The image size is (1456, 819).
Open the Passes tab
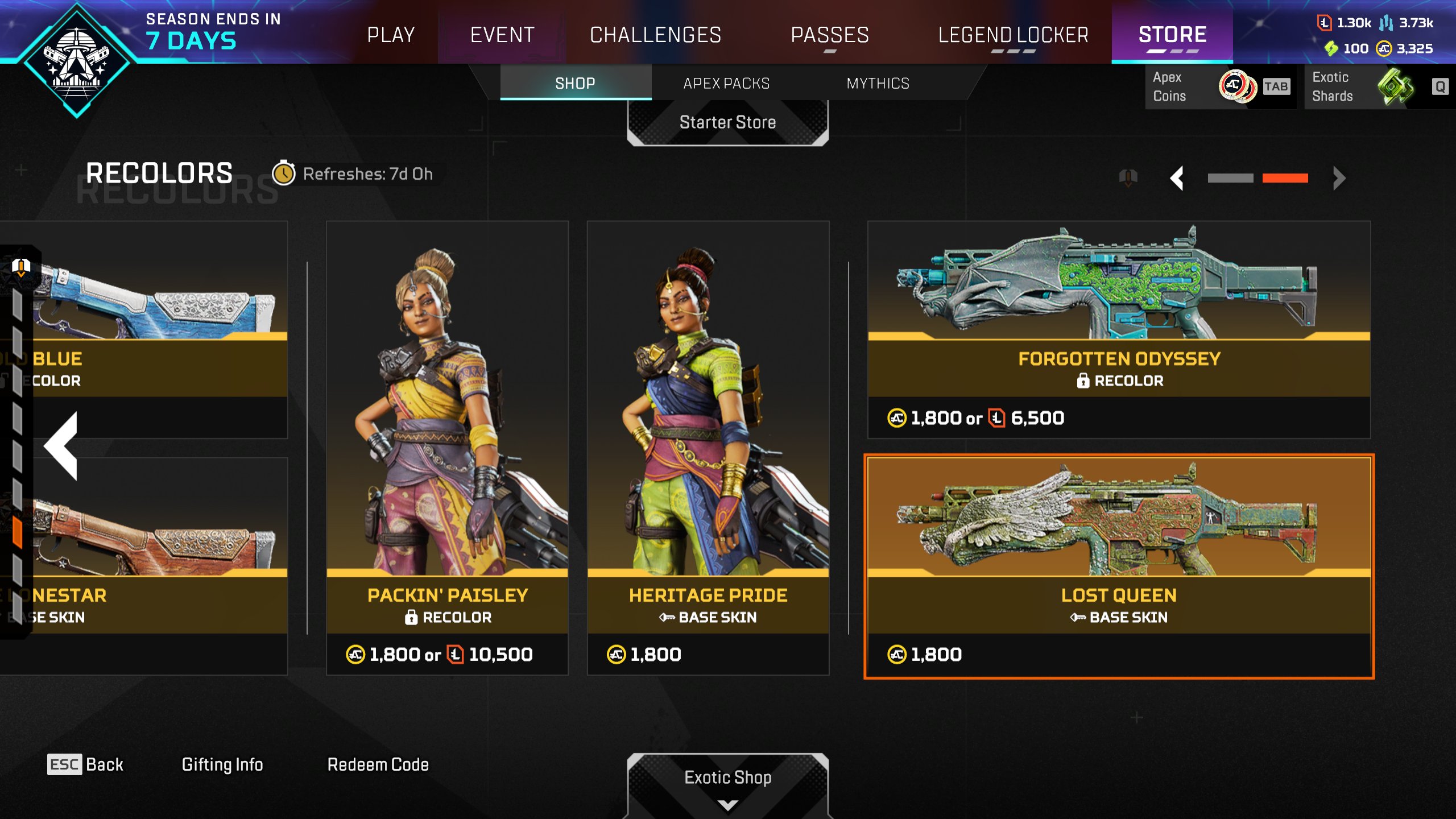click(830, 35)
